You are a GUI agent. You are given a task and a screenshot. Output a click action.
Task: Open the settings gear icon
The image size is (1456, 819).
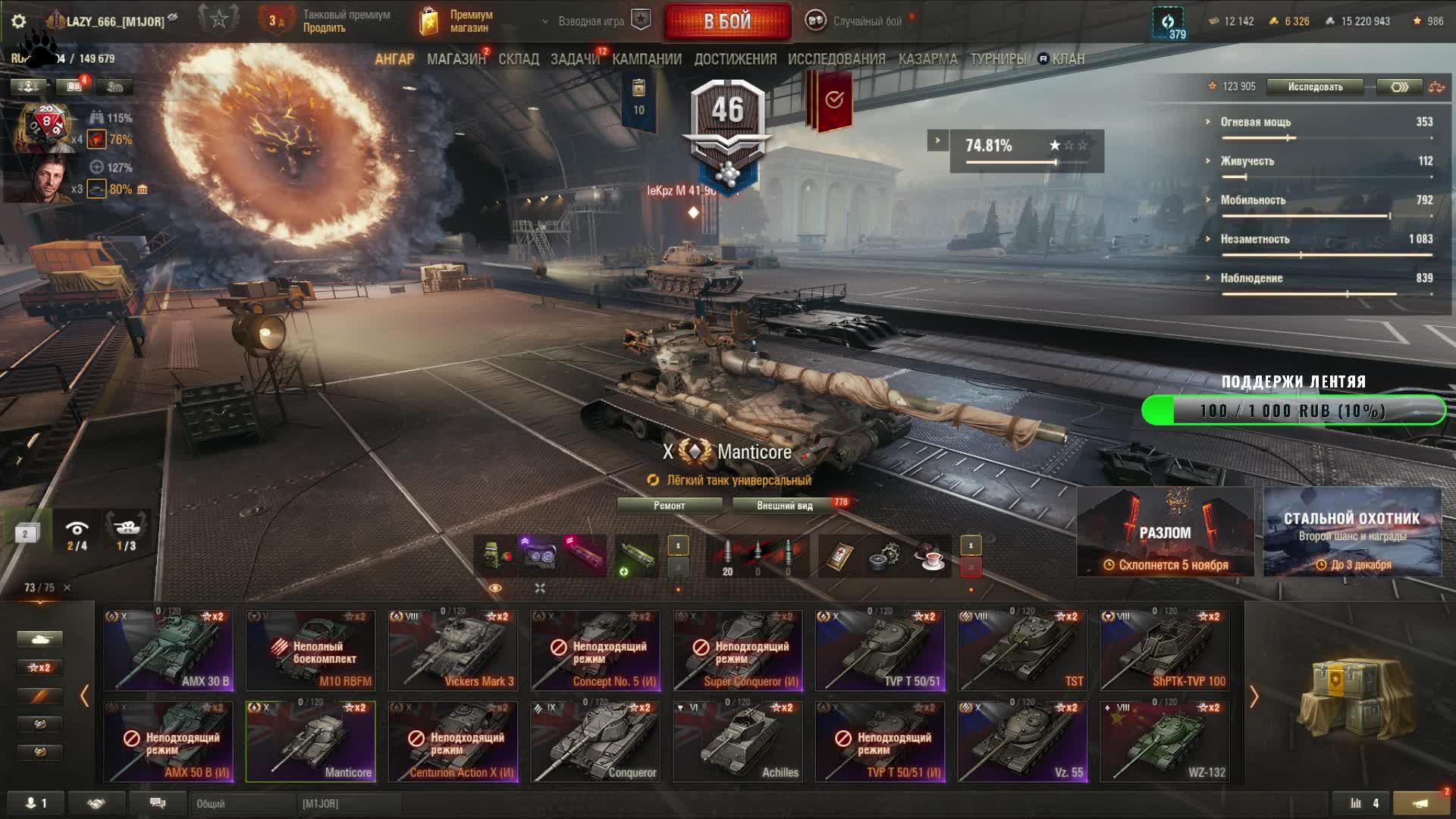click(x=19, y=21)
